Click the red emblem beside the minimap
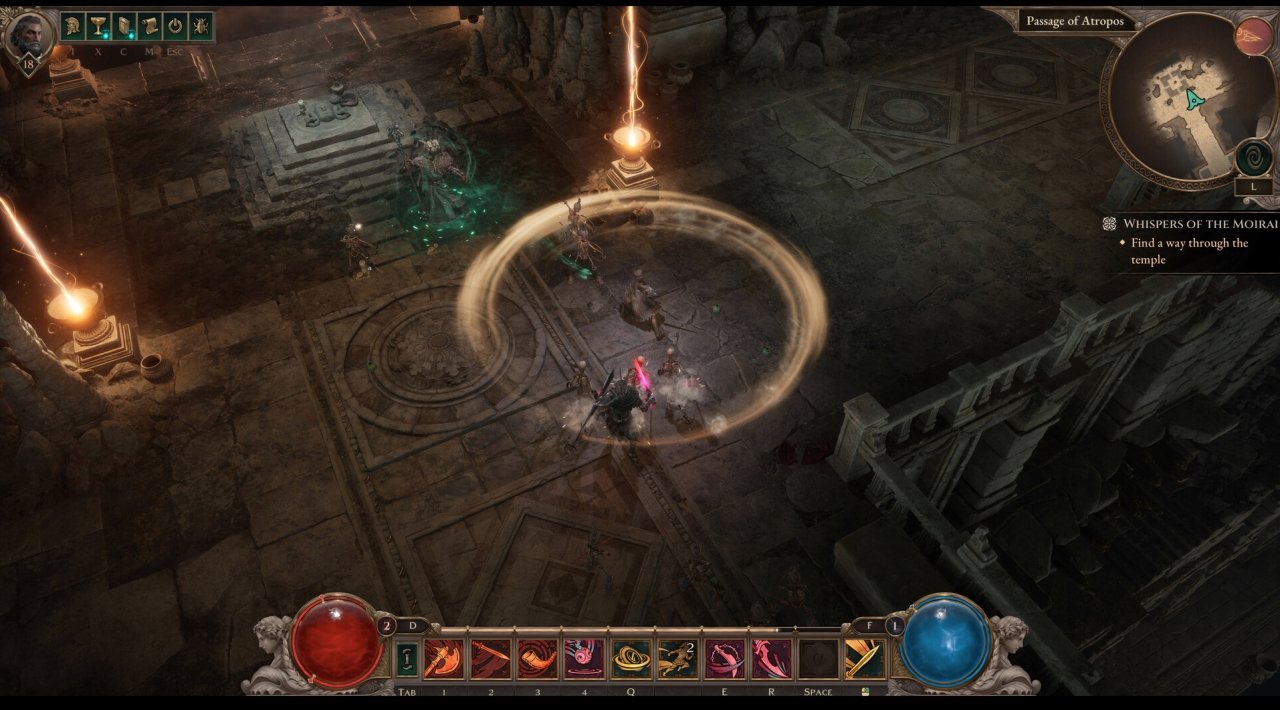The width and height of the screenshot is (1280, 710). click(x=1254, y=37)
